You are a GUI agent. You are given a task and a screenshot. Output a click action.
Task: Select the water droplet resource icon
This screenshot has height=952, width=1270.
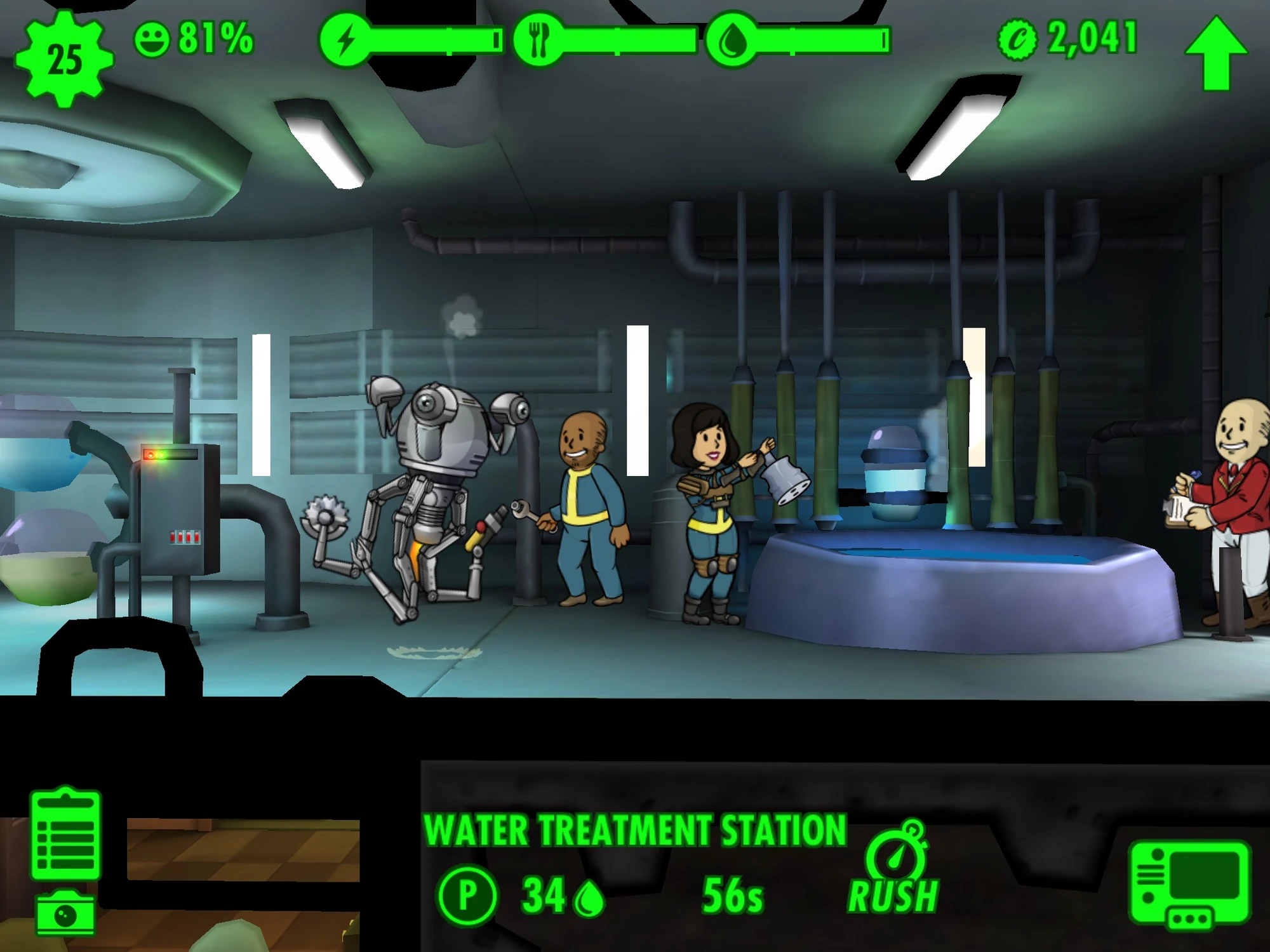pyautogui.click(x=732, y=39)
